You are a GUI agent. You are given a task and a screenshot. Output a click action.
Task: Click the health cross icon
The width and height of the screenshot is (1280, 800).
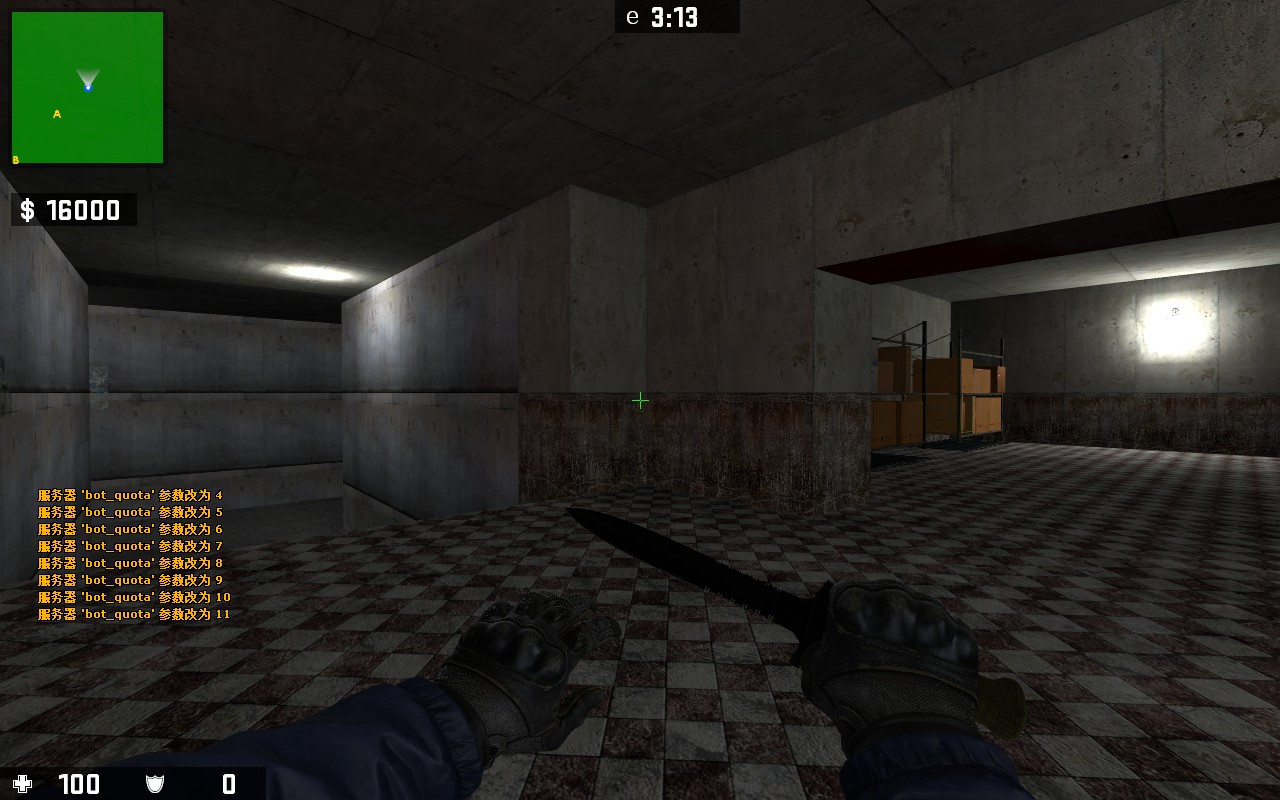click(x=24, y=784)
